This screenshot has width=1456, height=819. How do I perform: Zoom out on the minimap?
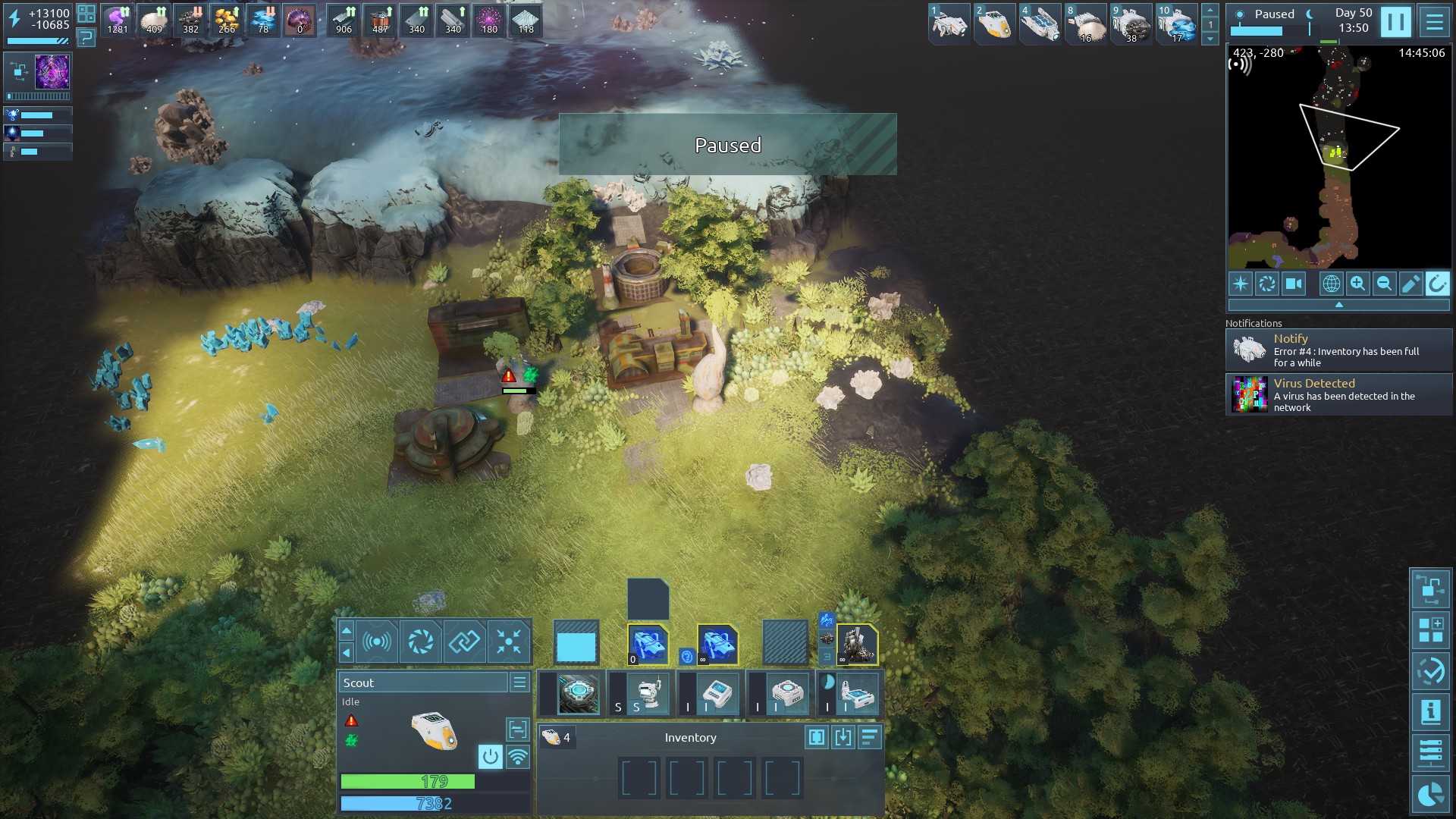pyautogui.click(x=1384, y=284)
